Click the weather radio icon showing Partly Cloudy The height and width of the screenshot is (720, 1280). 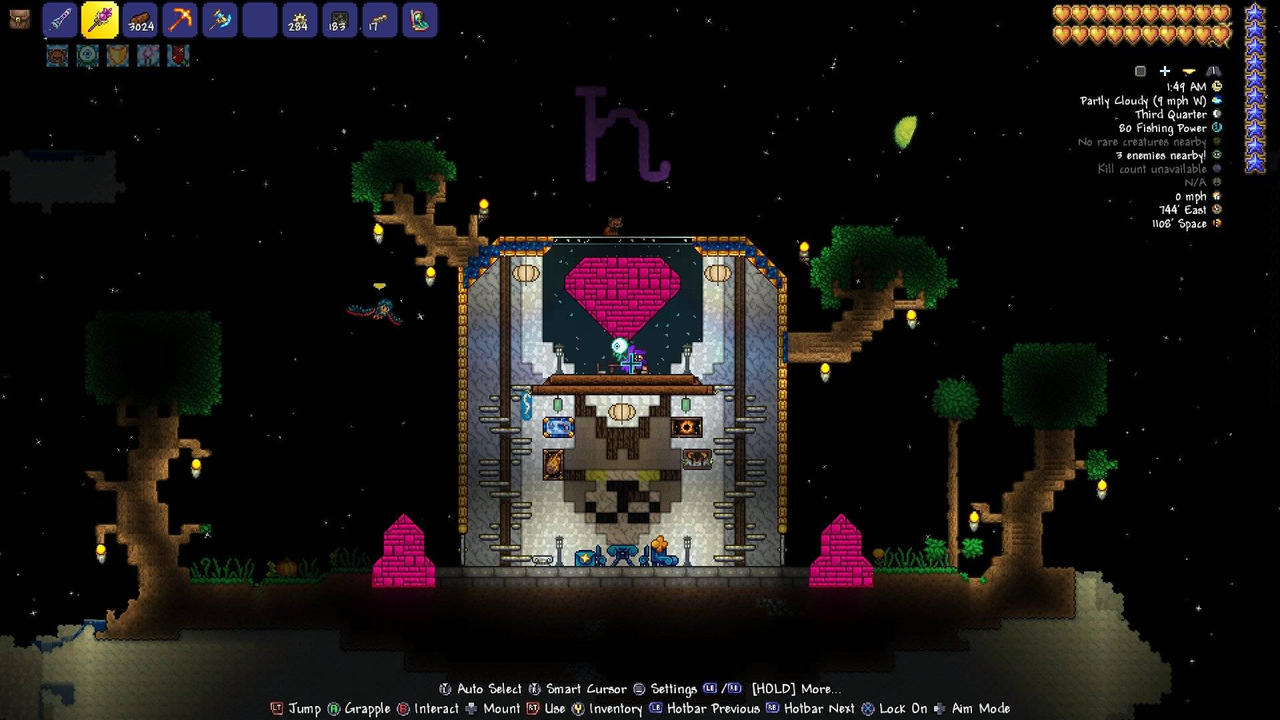pos(1216,100)
